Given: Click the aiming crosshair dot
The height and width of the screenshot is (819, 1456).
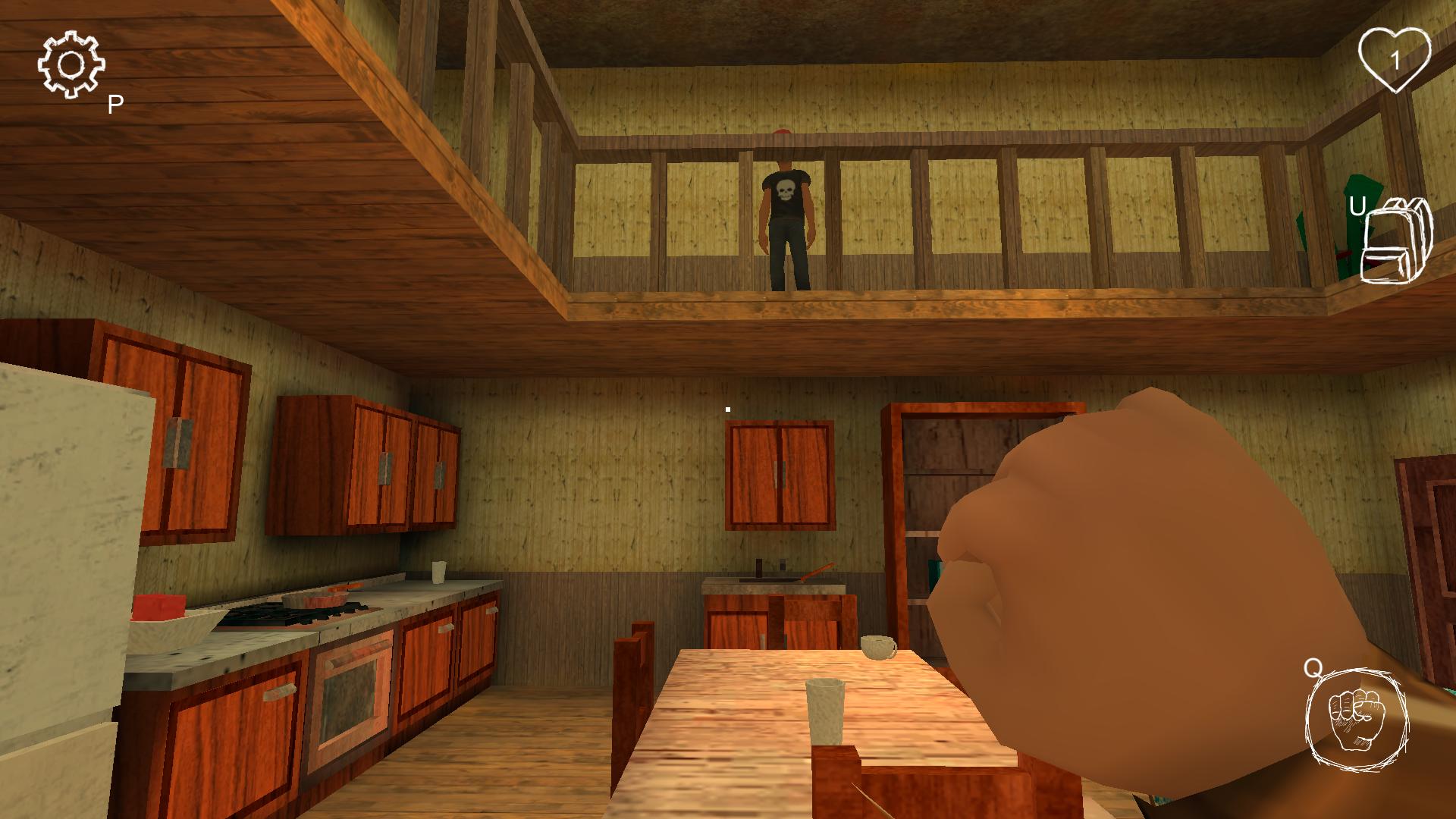Looking at the screenshot, I should 728,407.
